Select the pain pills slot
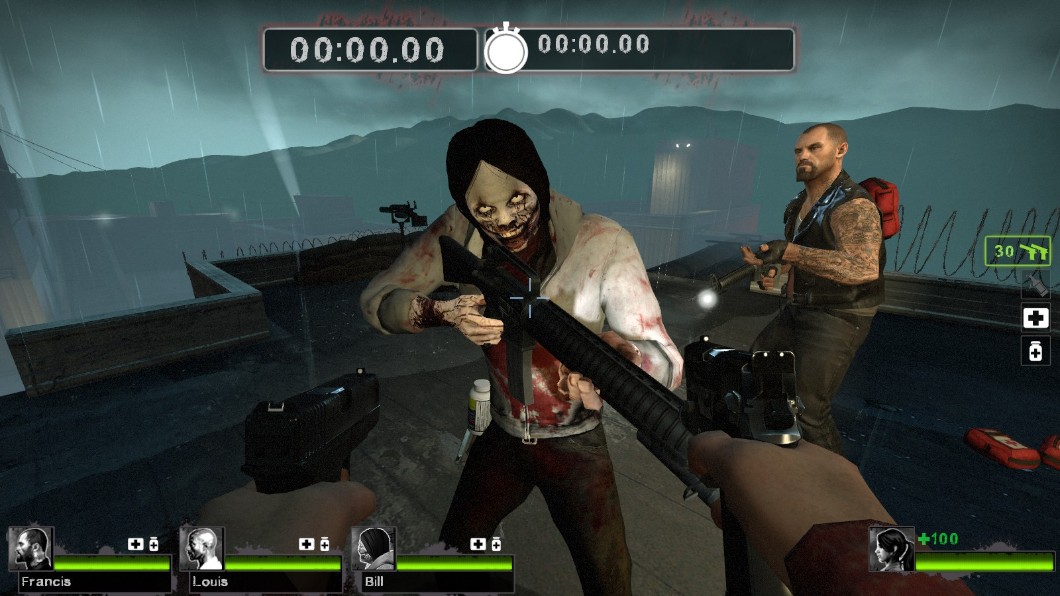This screenshot has height=596, width=1060. point(1035,351)
